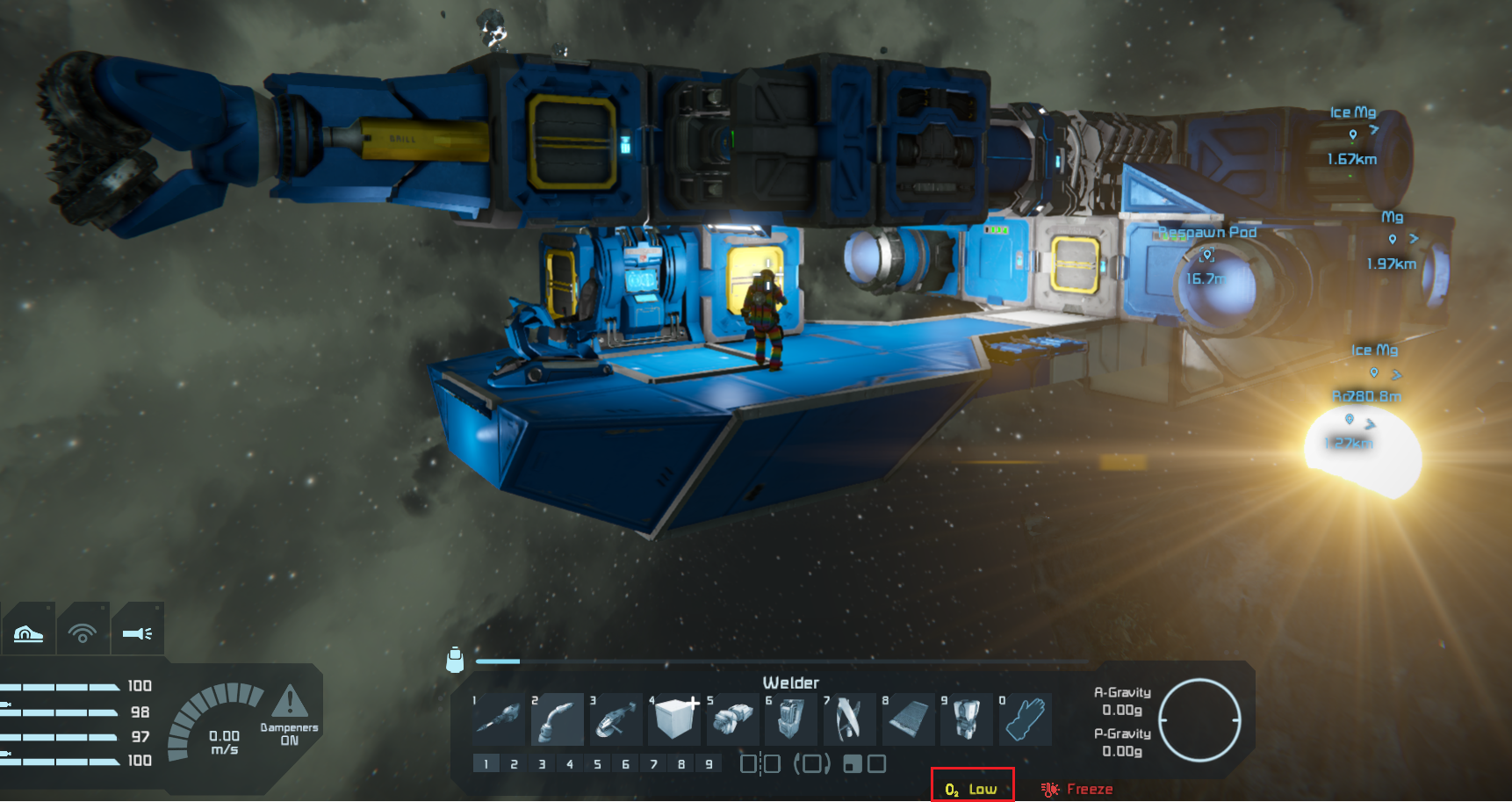Toggle the flashlight icon
1512x802 pixels.
[137, 629]
